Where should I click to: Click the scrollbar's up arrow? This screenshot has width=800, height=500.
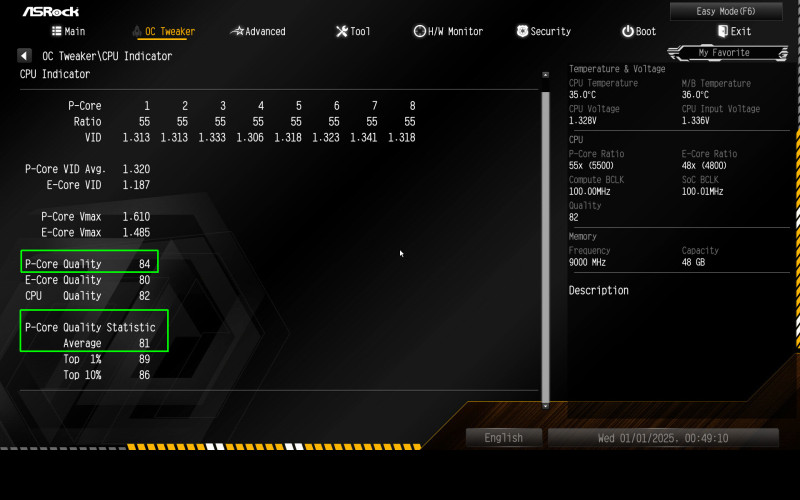(x=545, y=75)
